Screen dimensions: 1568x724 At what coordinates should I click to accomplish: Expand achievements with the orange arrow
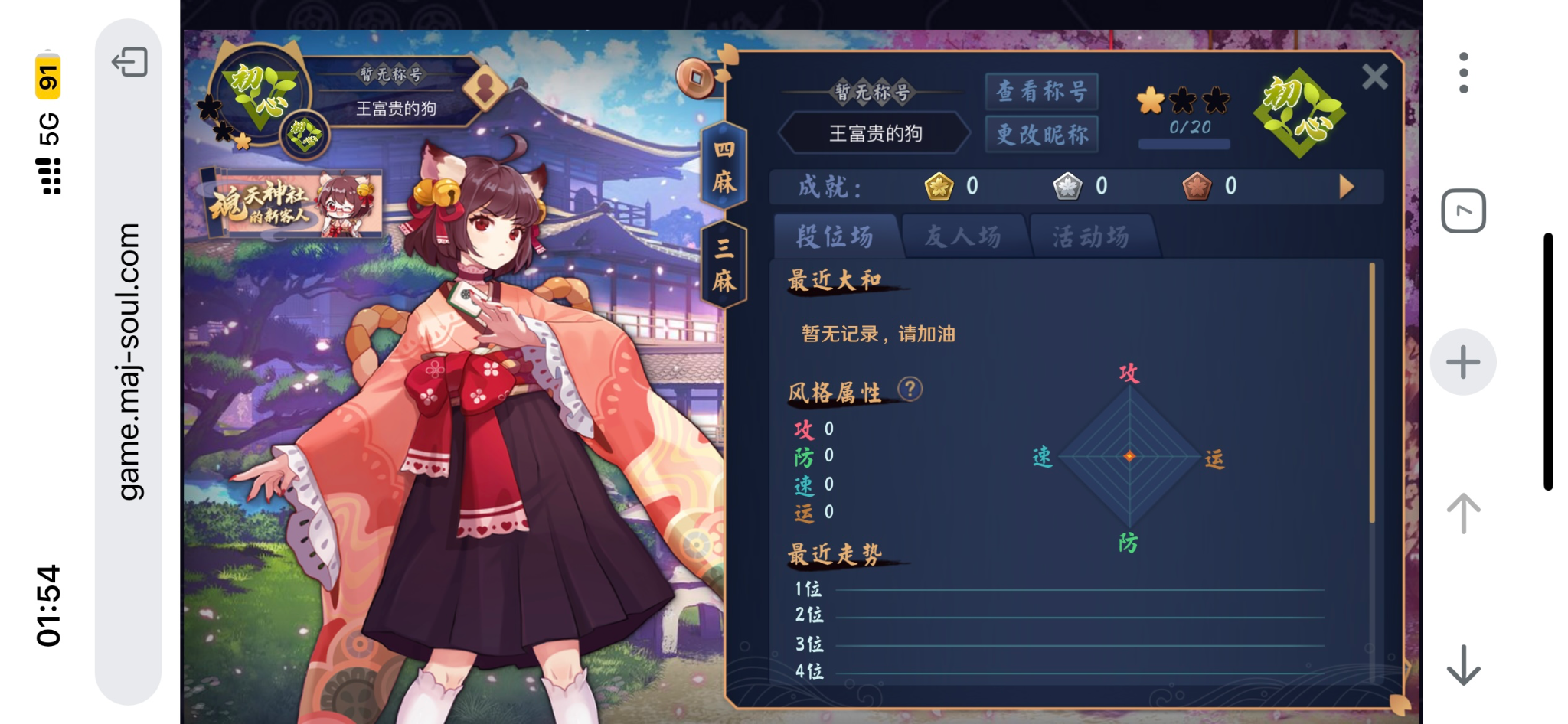pyautogui.click(x=1346, y=187)
